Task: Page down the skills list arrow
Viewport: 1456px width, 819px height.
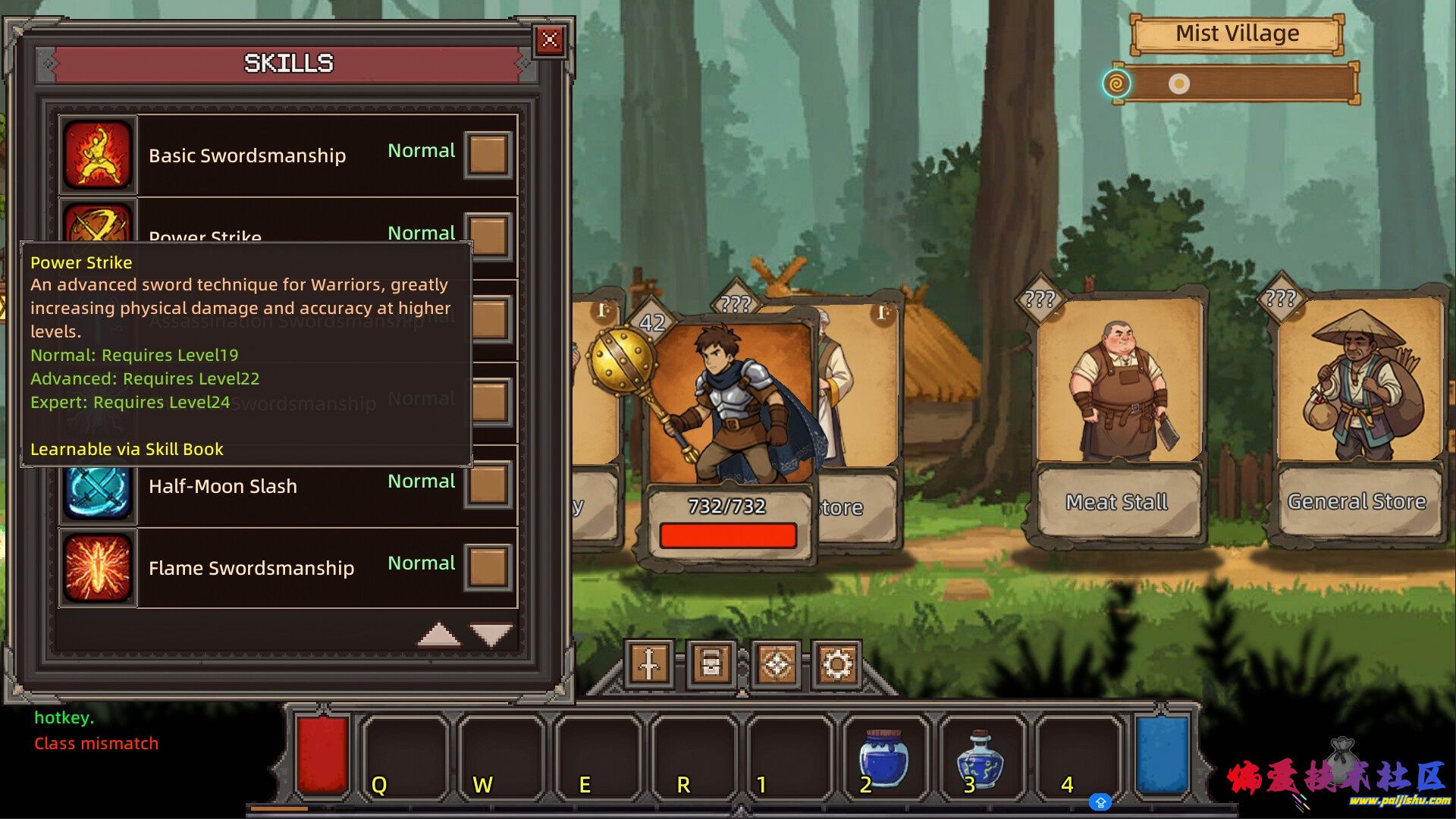Action: pyautogui.click(x=491, y=635)
